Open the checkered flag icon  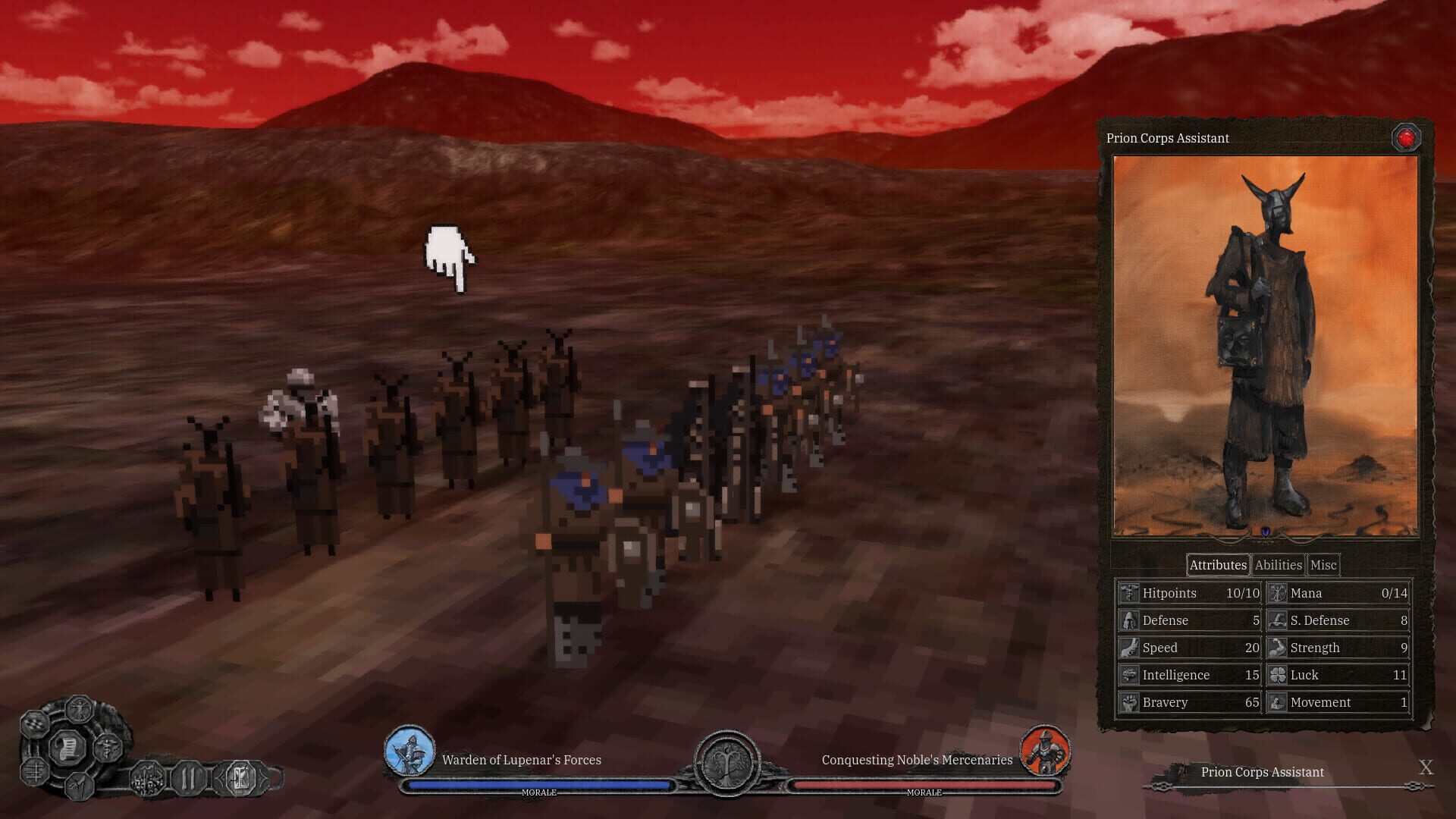(34, 726)
